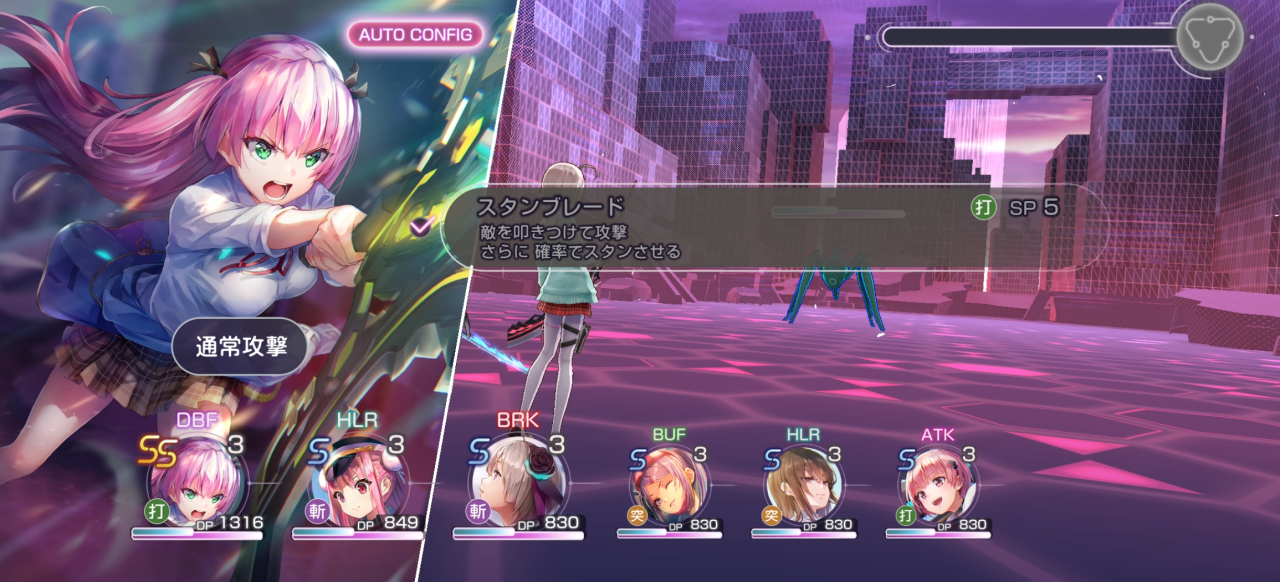Open the AUTO CONFIG settings
This screenshot has width=1280, height=582.
point(415,34)
